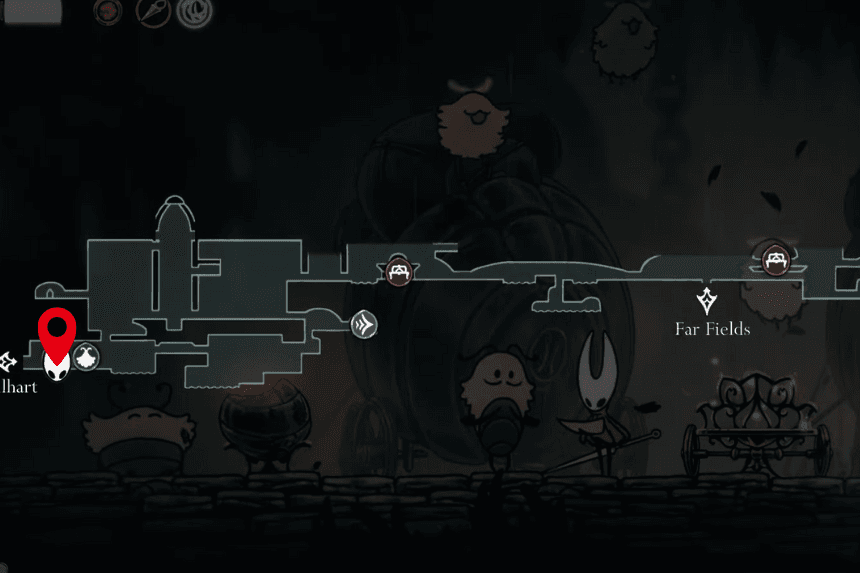Click the needle tool icon in the HUD
Screen dimensions: 860x573
click(x=151, y=12)
